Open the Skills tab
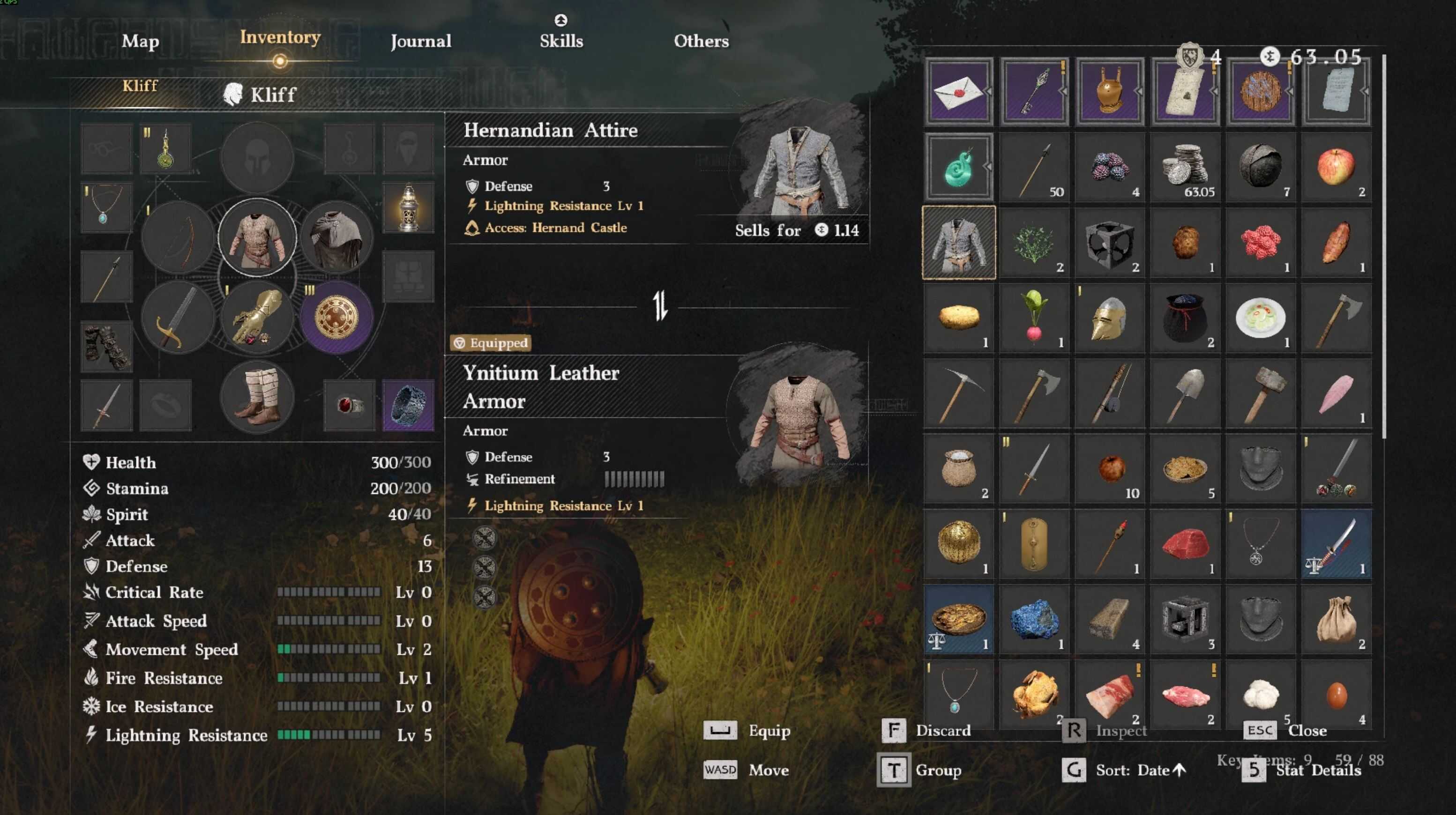The image size is (1456, 815). (560, 41)
